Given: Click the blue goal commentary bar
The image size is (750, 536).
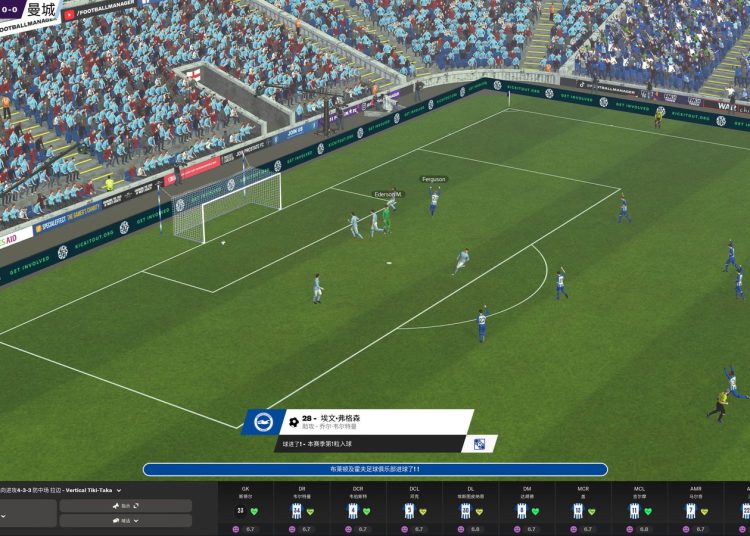Looking at the screenshot, I should click(375, 469).
